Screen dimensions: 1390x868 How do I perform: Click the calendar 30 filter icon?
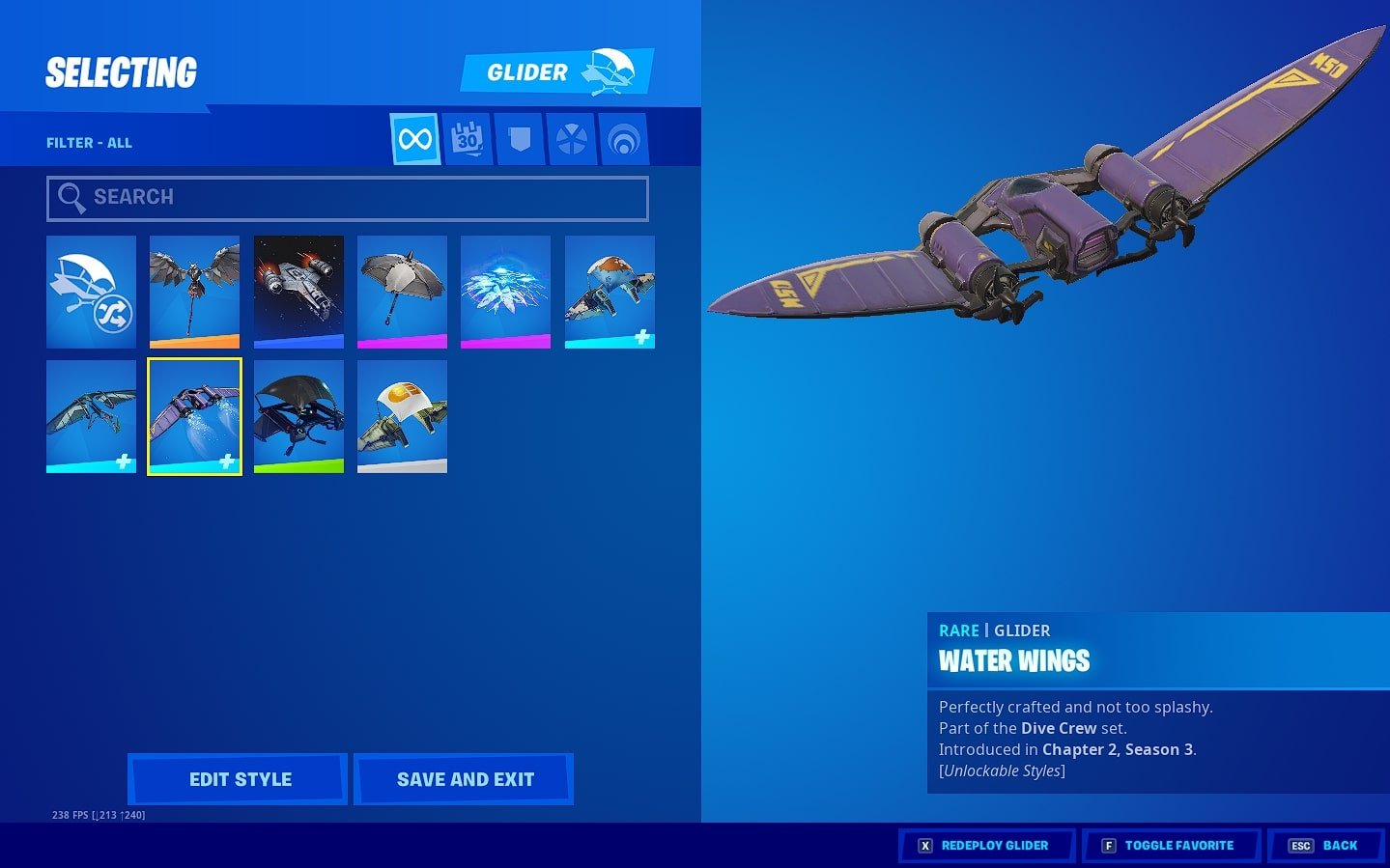(x=467, y=138)
